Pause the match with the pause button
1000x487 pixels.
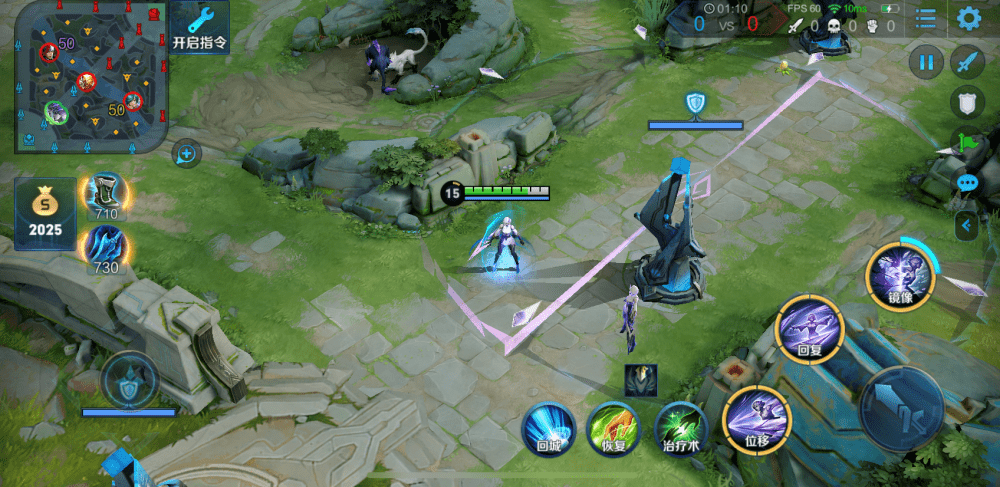click(x=927, y=62)
